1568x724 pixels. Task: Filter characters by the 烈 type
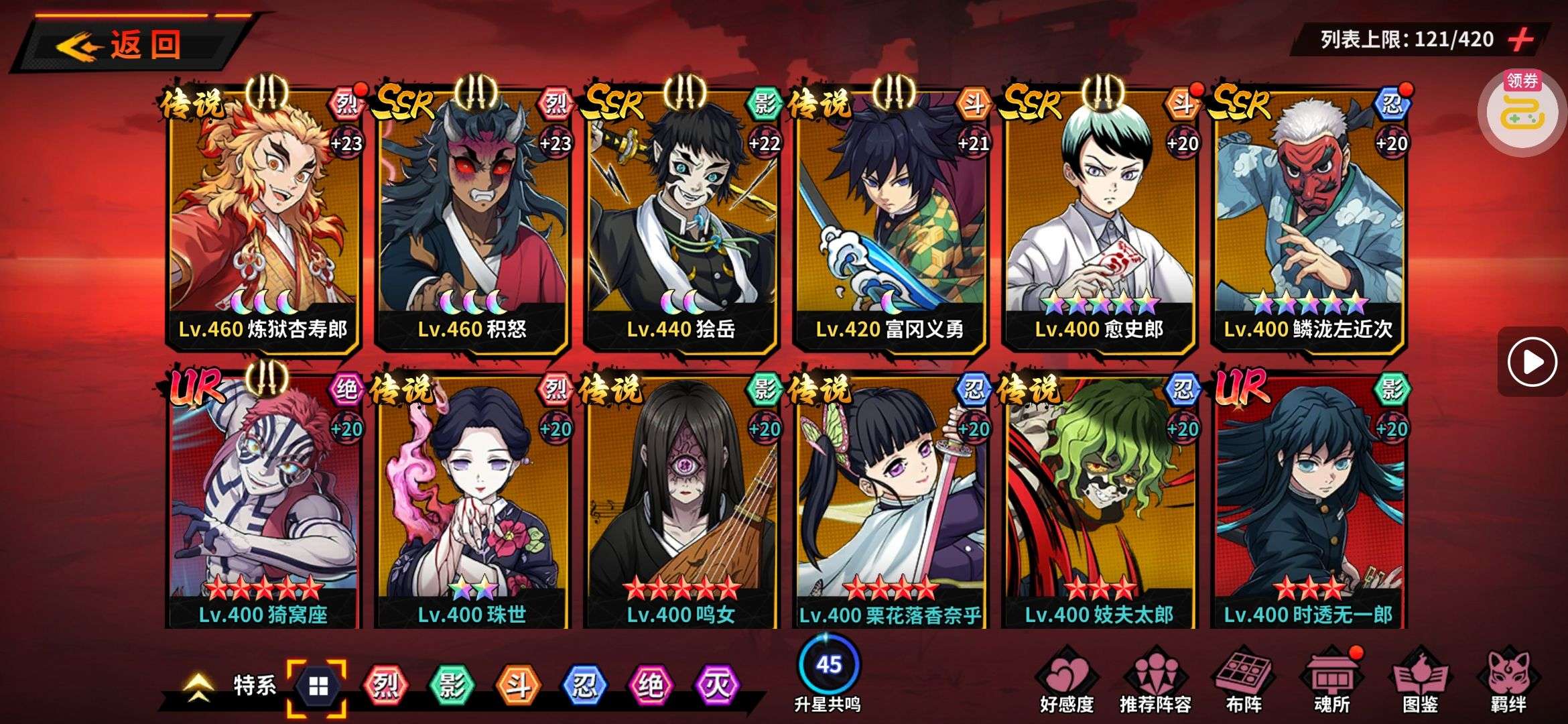coord(385,685)
